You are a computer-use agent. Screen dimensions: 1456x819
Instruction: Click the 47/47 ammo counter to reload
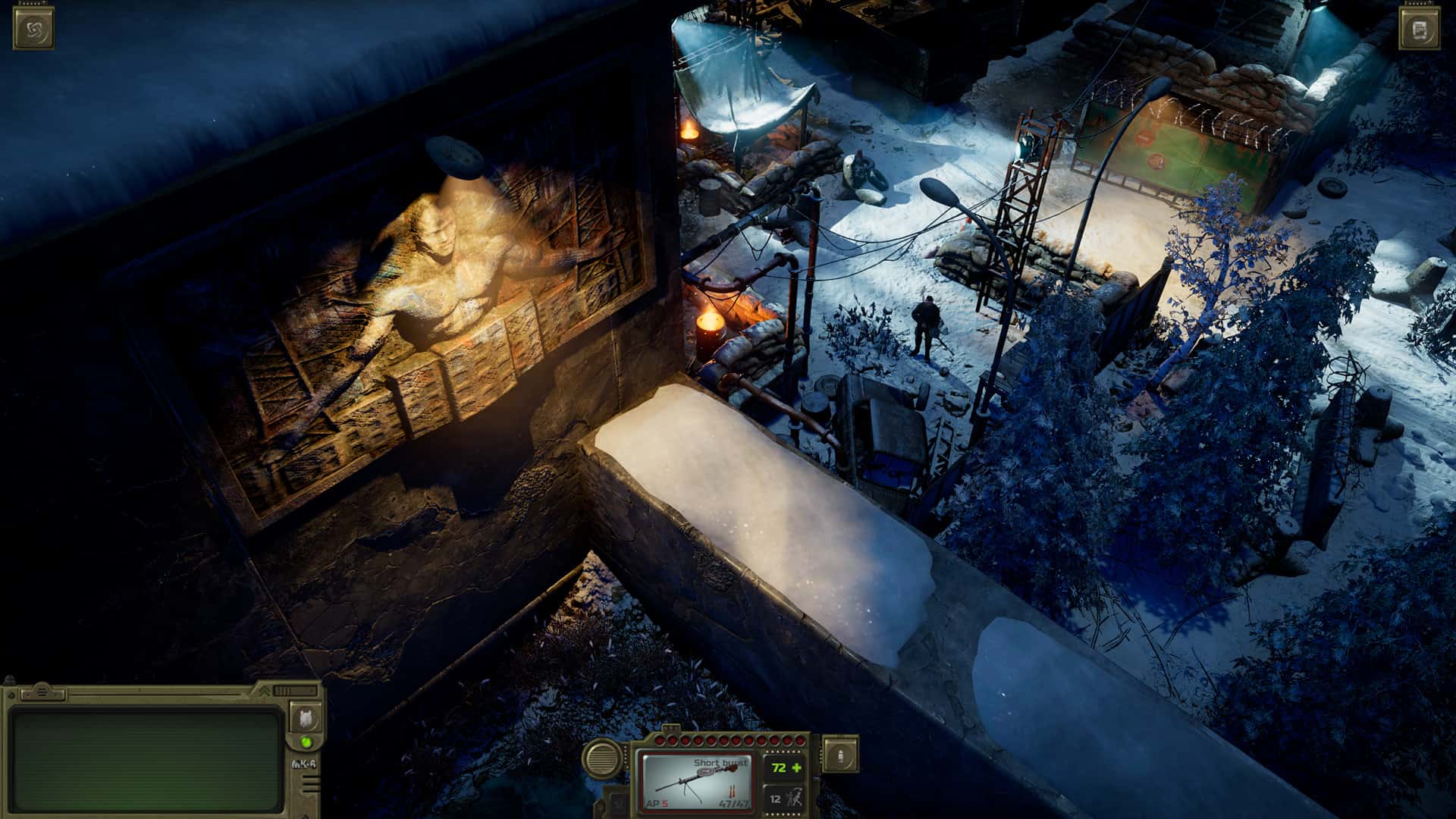click(x=733, y=805)
